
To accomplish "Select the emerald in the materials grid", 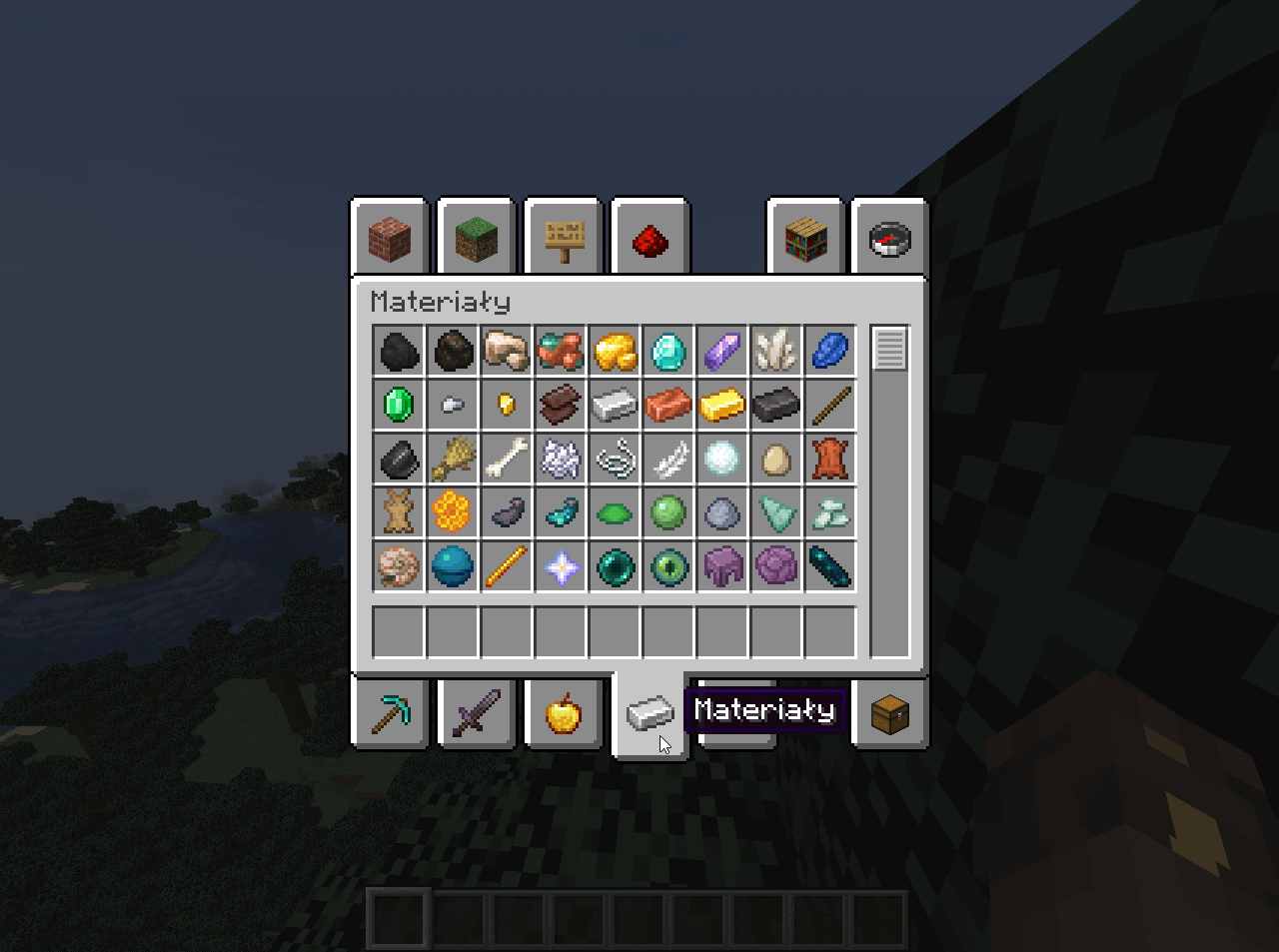I will pos(399,405).
